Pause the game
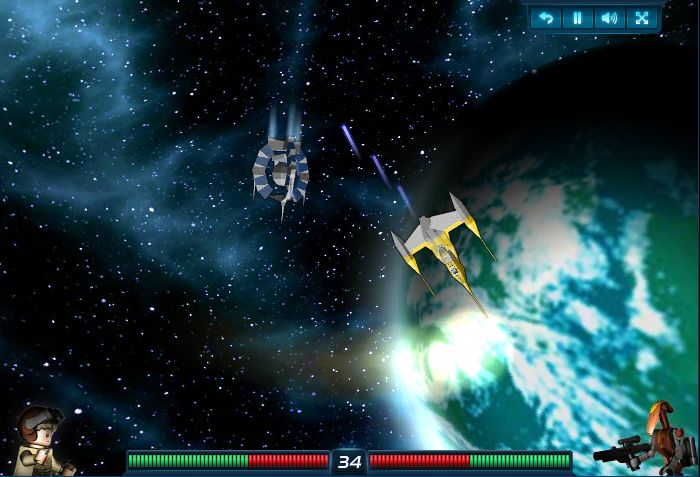 [577, 18]
